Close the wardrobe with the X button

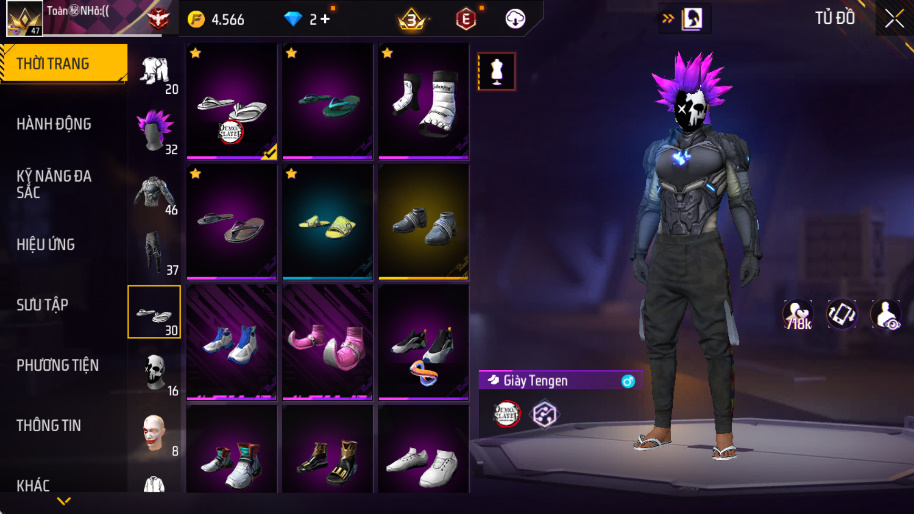(894, 19)
